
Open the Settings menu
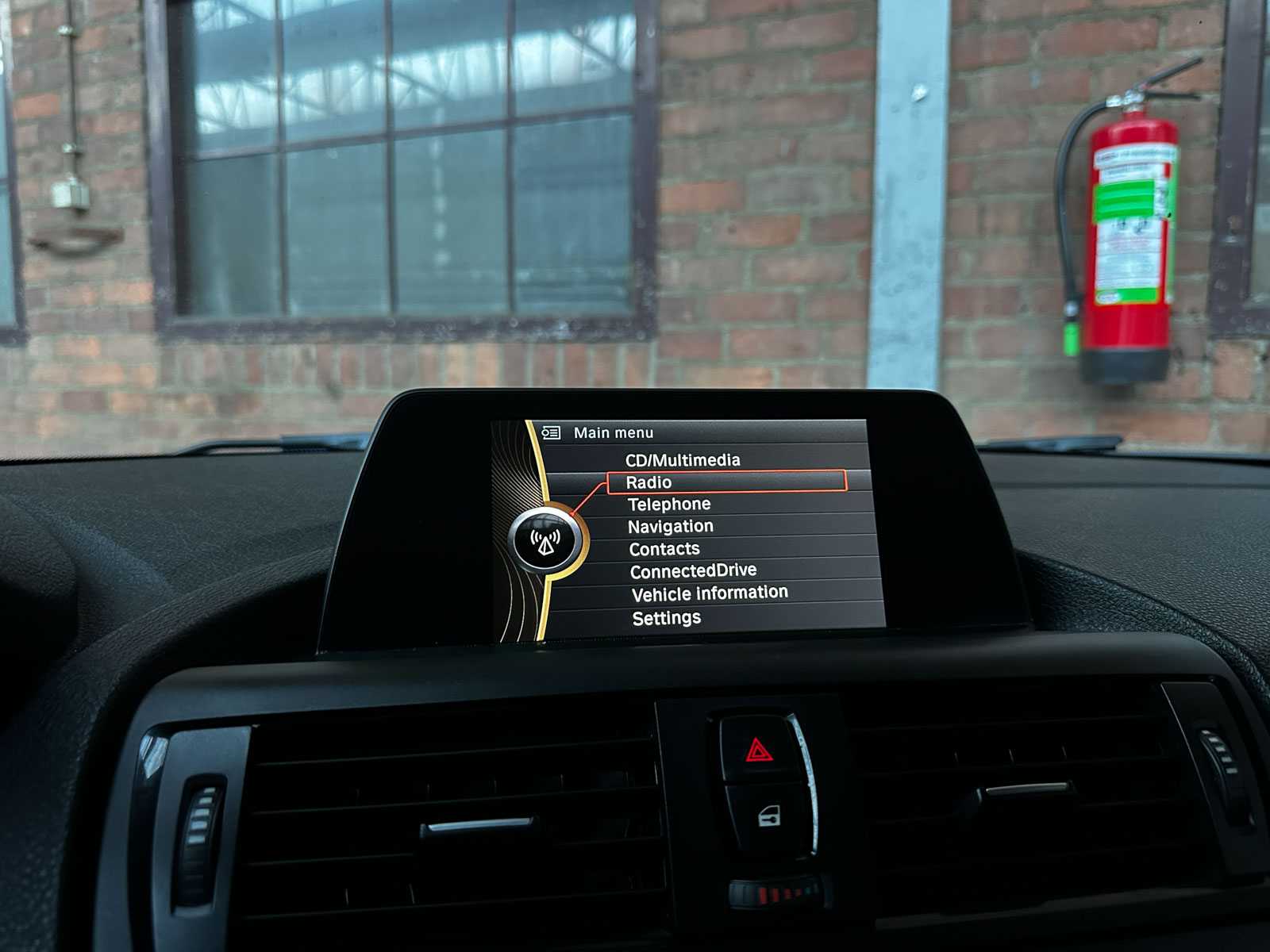(665, 616)
